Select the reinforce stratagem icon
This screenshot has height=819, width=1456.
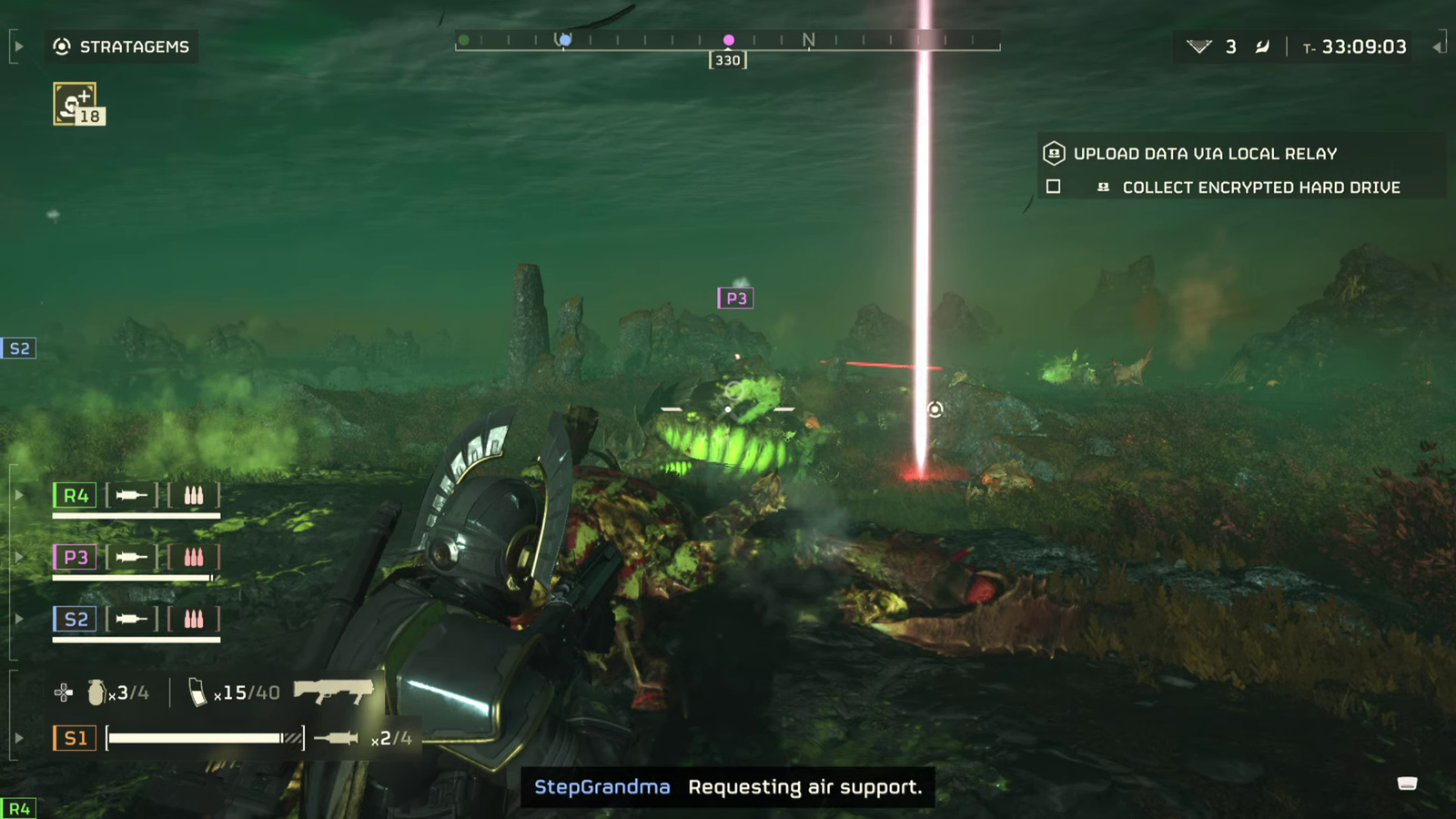coord(78,104)
